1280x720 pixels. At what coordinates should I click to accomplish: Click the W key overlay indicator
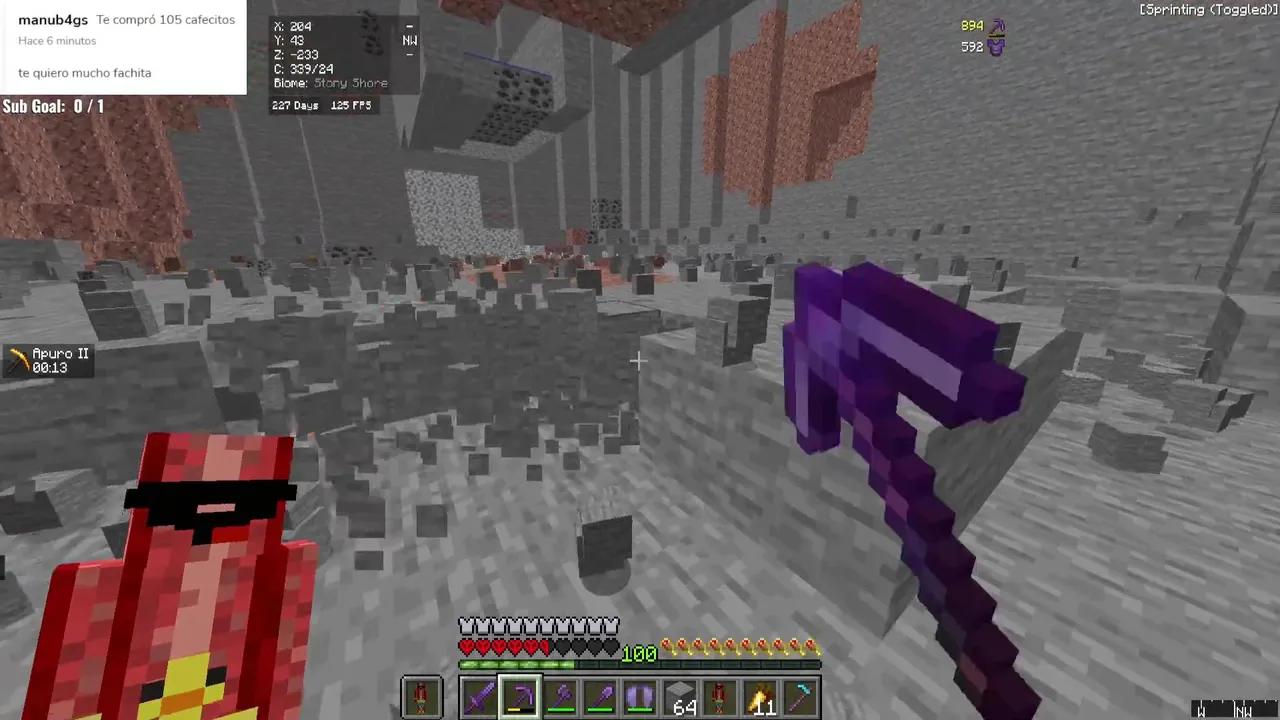1200,710
